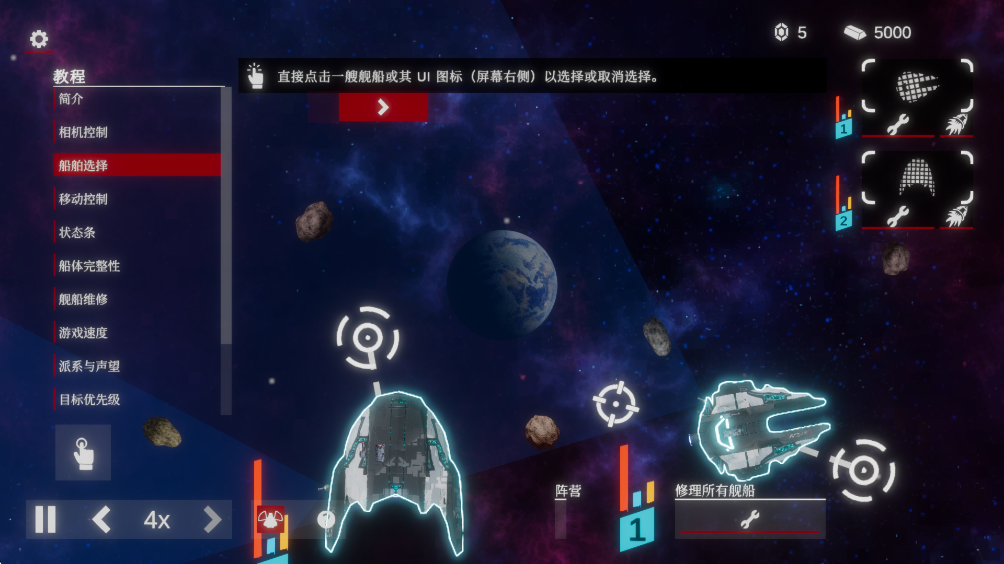Pause the game with the pause button
Screen dimensions: 1004x564
tap(45, 520)
